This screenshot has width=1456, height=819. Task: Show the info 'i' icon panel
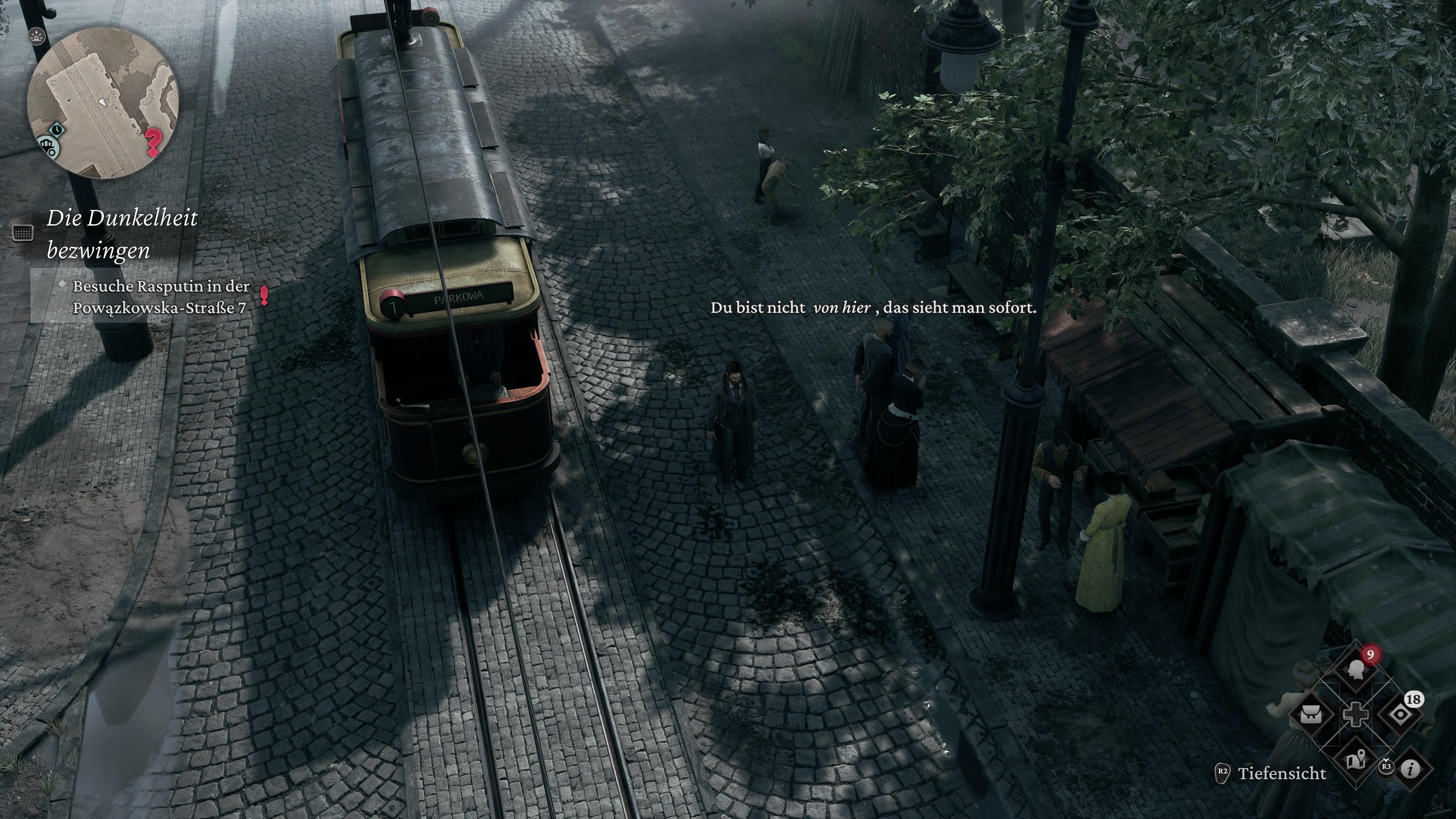tap(1411, 769)
